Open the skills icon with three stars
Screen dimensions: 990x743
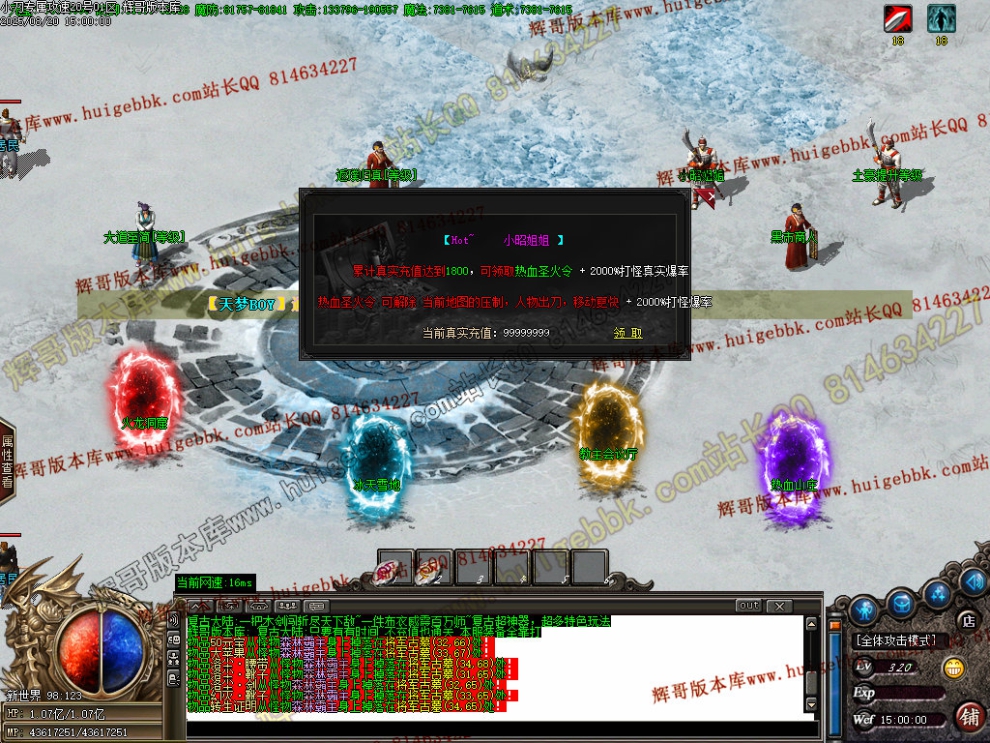point(937,595)
